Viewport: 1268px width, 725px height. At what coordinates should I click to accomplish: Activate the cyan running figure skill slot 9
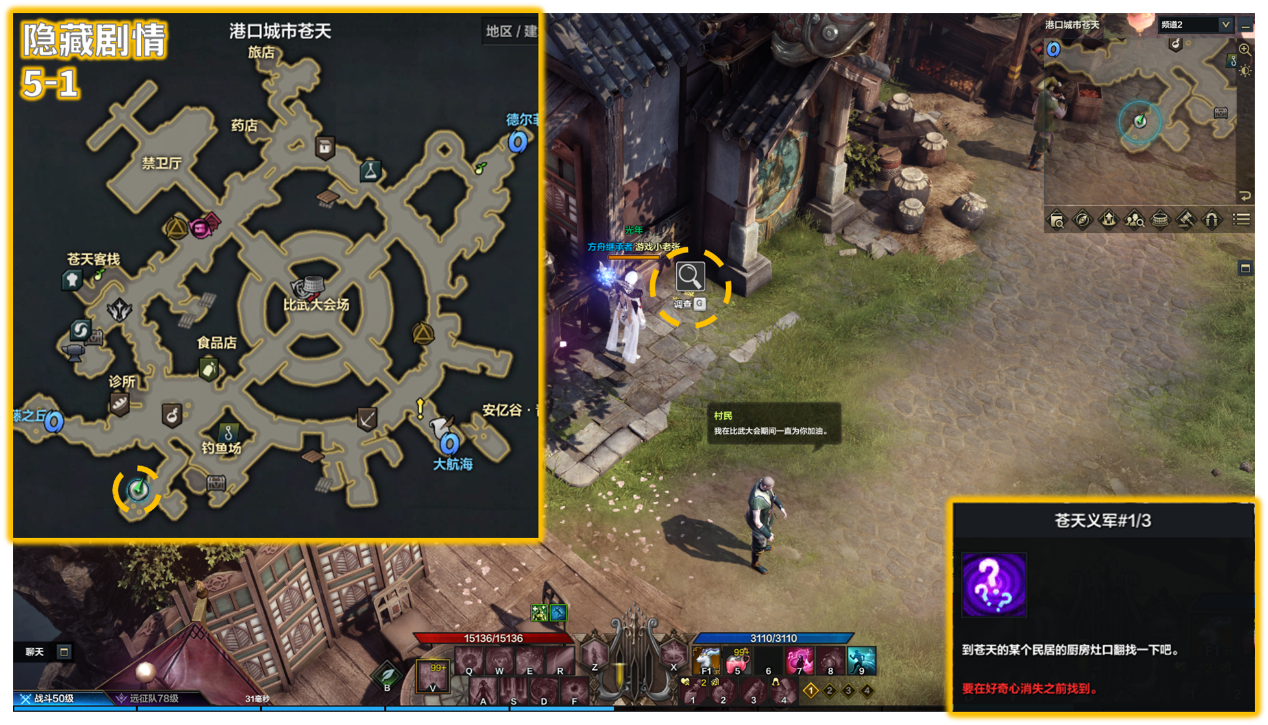[x=861, y=660]
